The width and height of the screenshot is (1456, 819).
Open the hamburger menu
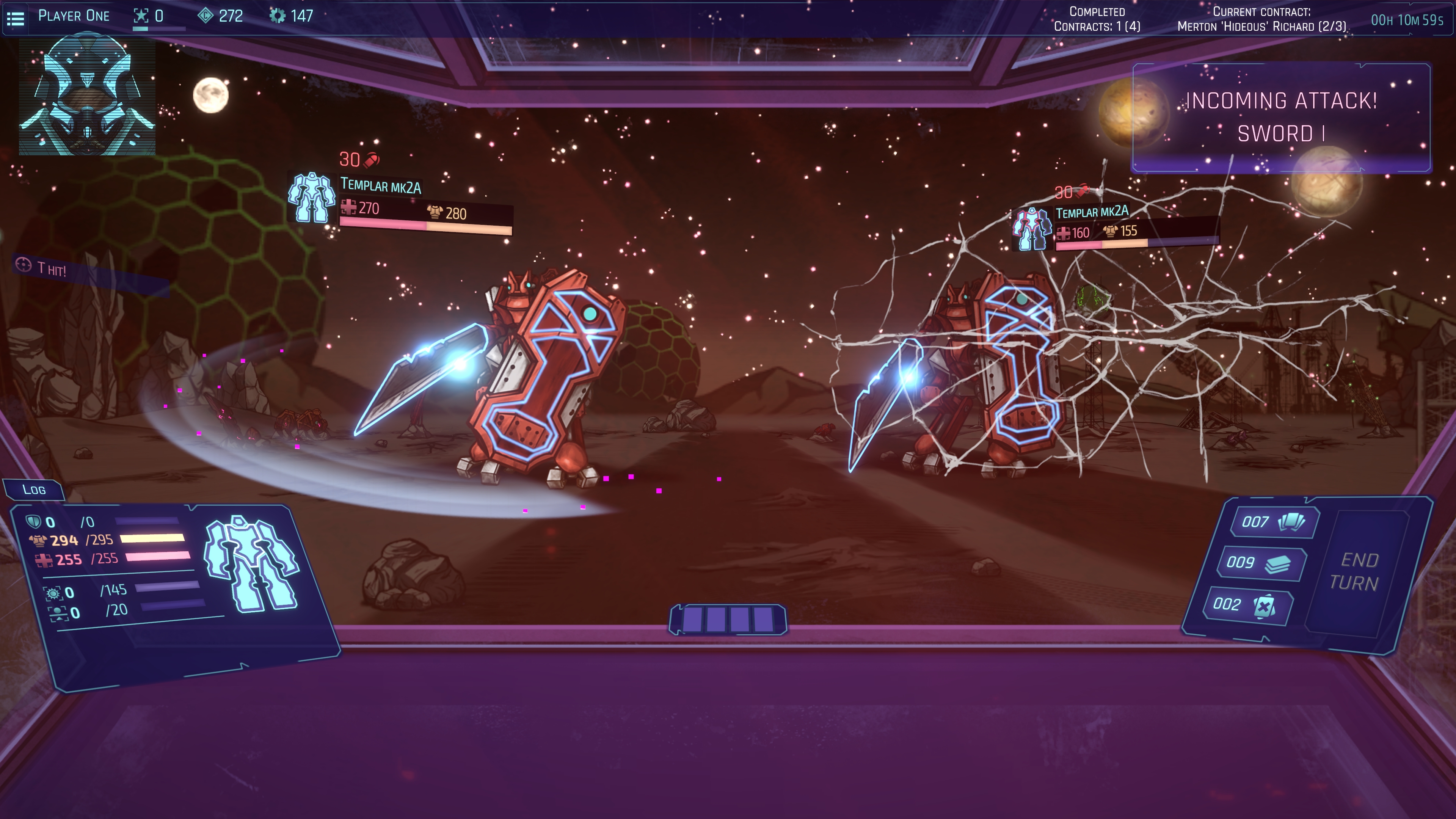pos(15,19)
